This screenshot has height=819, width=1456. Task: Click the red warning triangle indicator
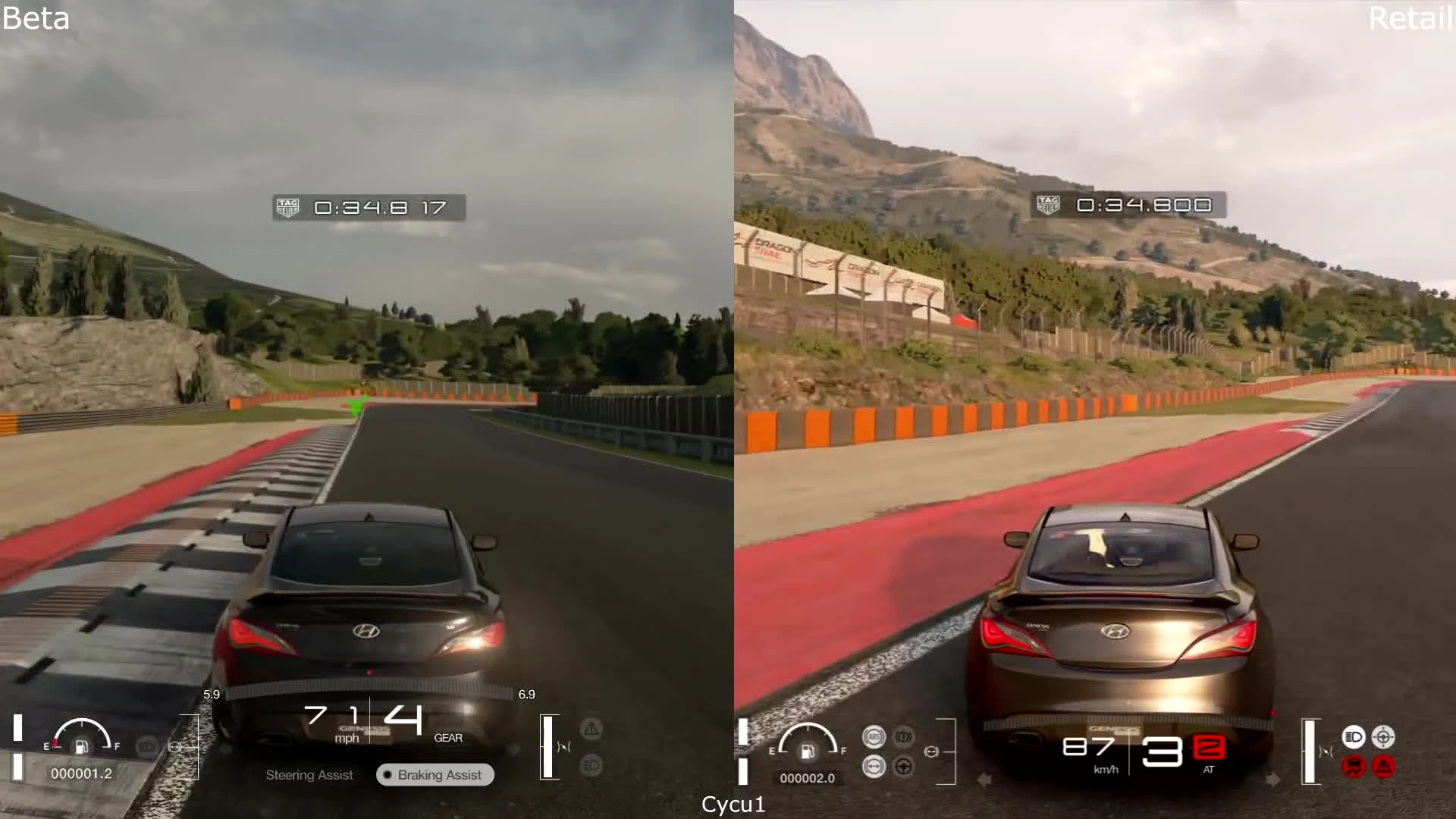pos(1383,766)
